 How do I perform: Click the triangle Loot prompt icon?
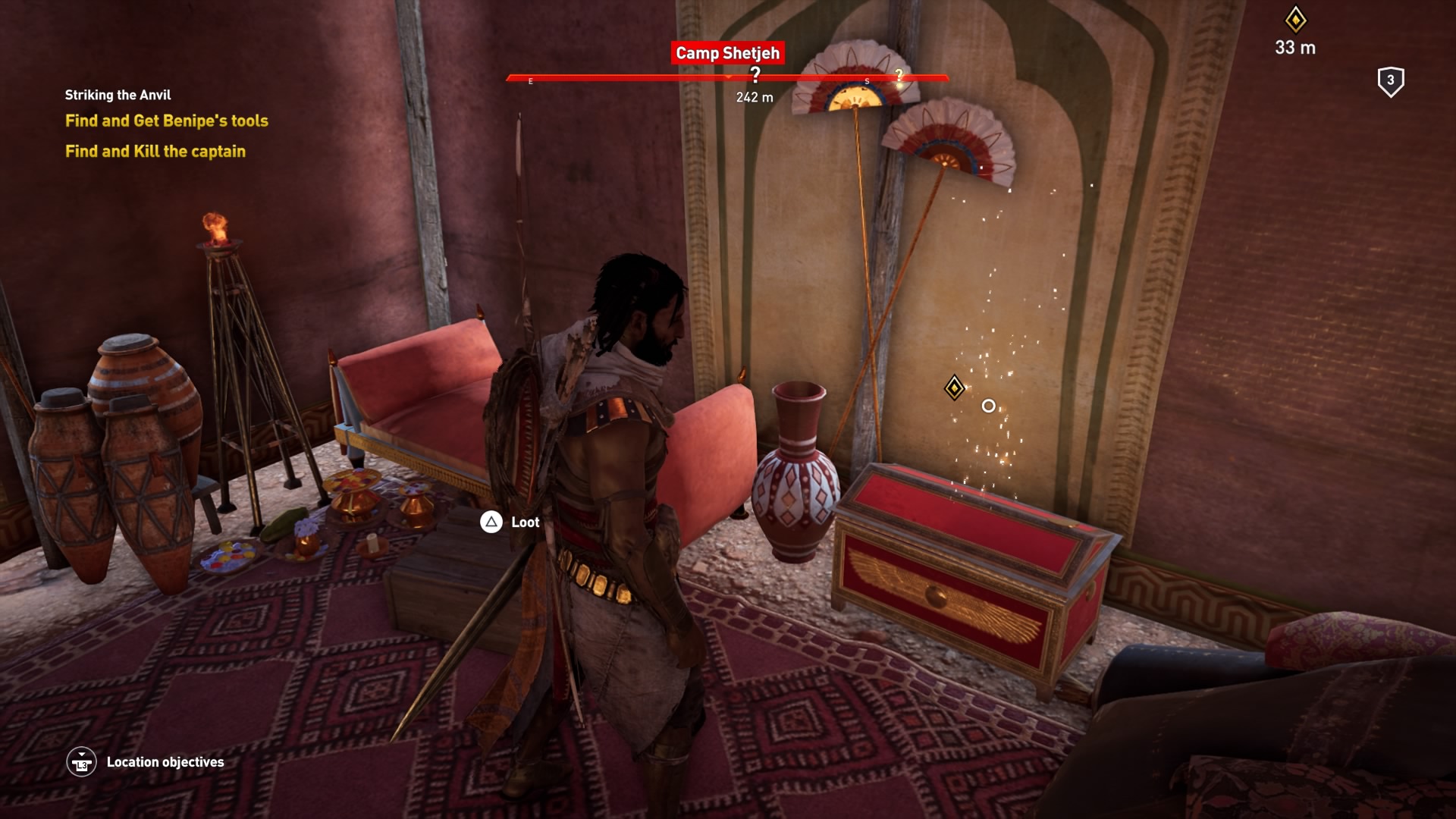tap(490, 522)
